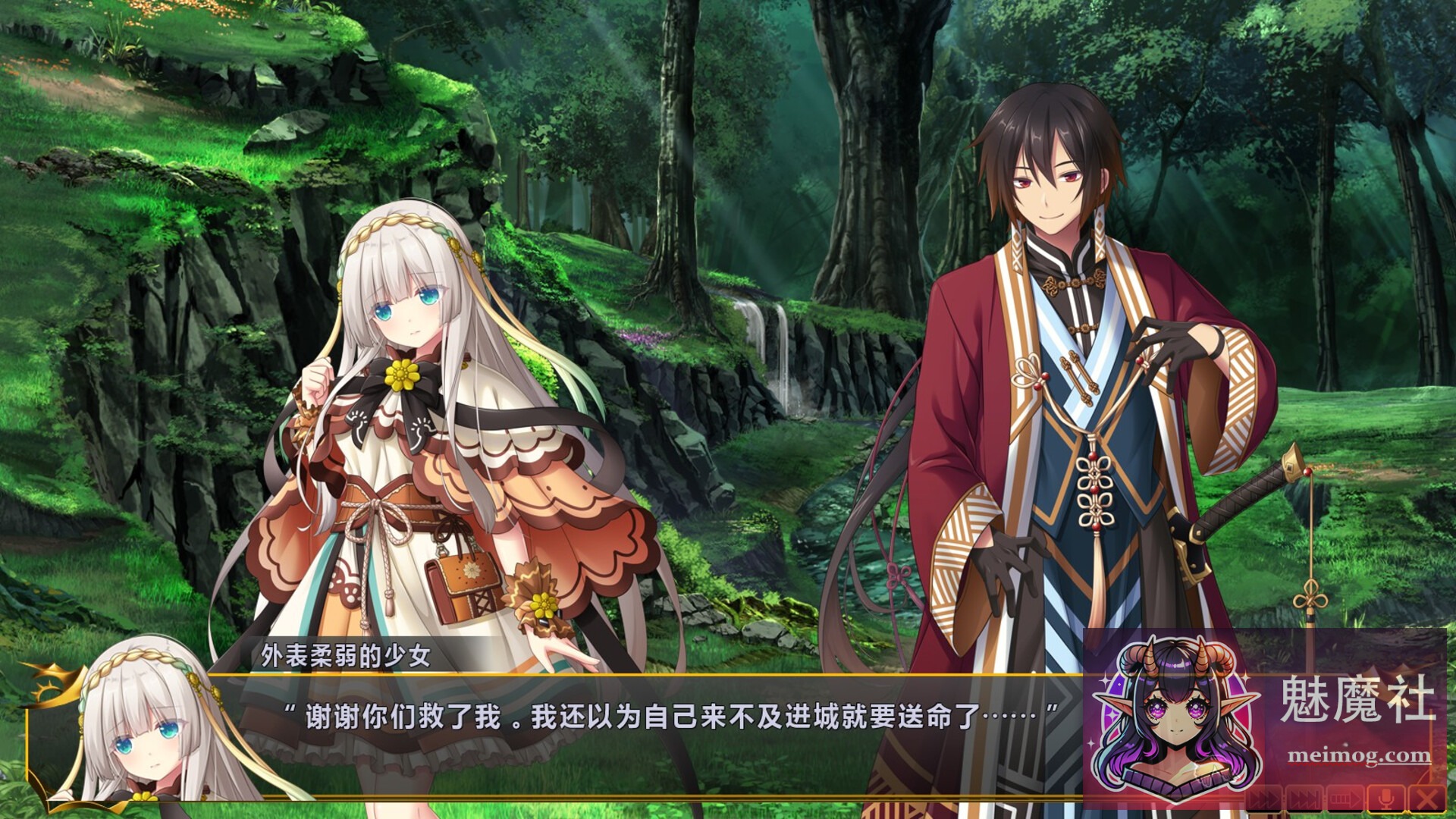Click the microphone voice replay icon

click(1385, 796)
